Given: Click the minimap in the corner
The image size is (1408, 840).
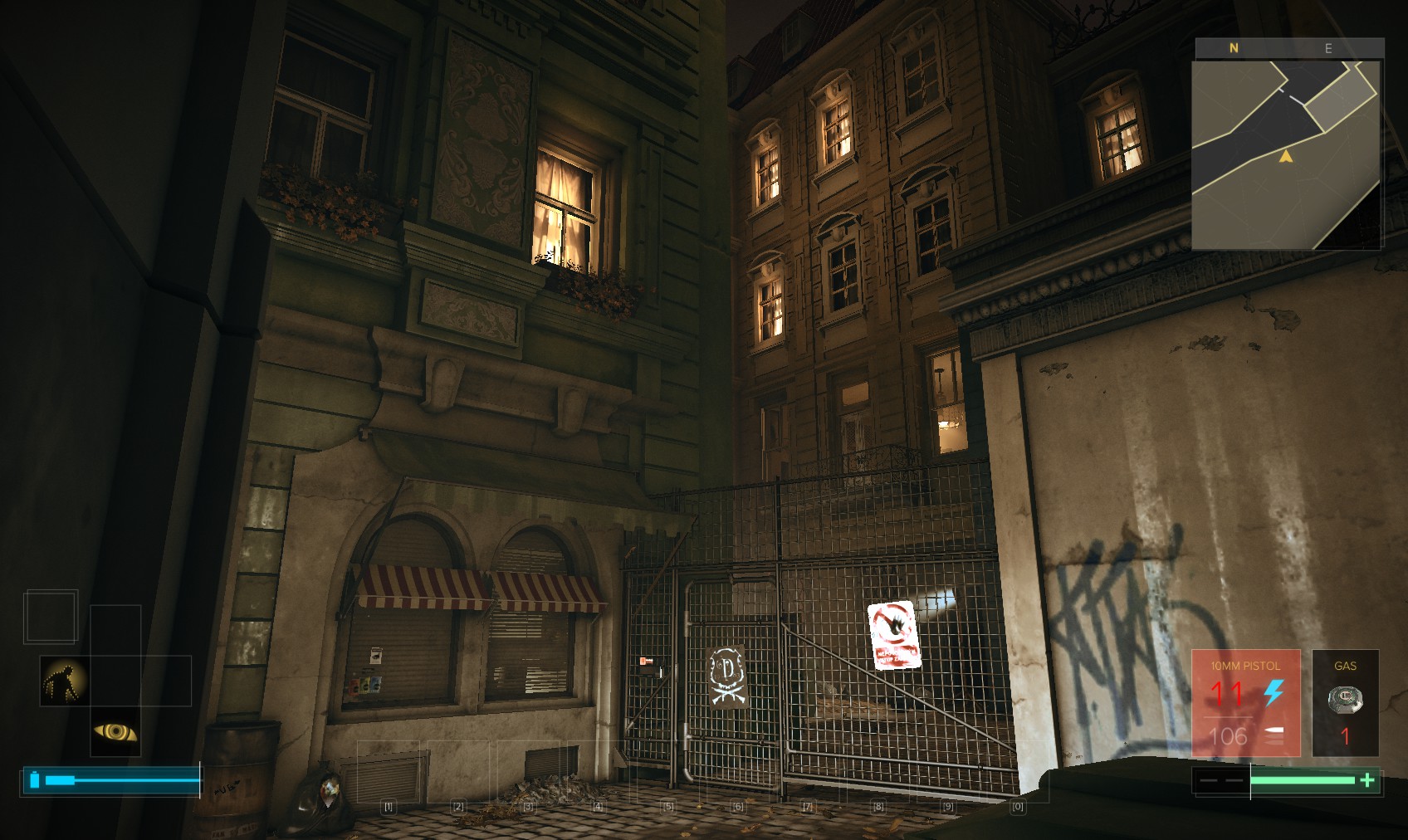Looking at the screenshot, I should click(1286, 154).
